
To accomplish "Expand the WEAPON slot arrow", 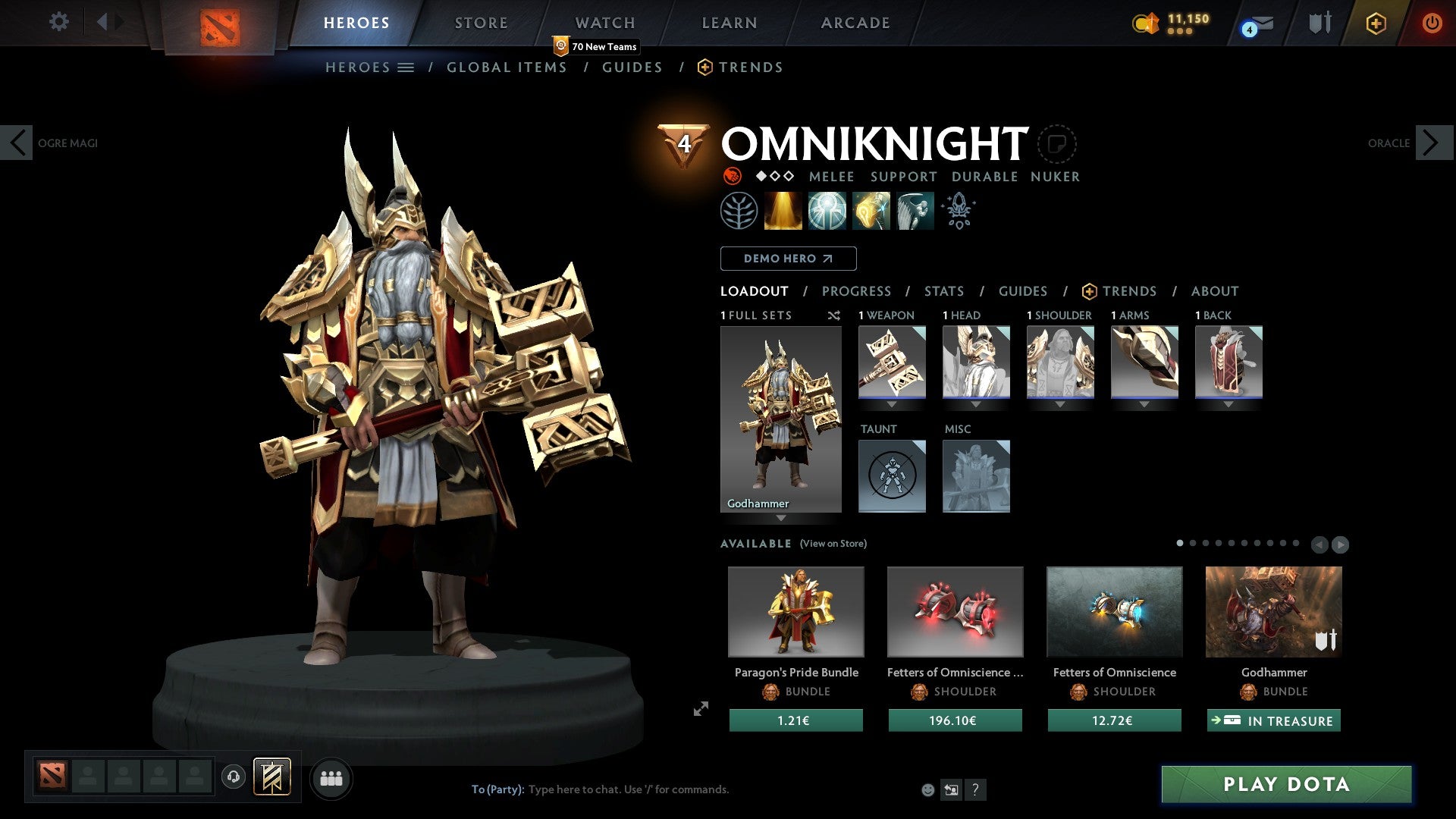I will coord(892,405).
